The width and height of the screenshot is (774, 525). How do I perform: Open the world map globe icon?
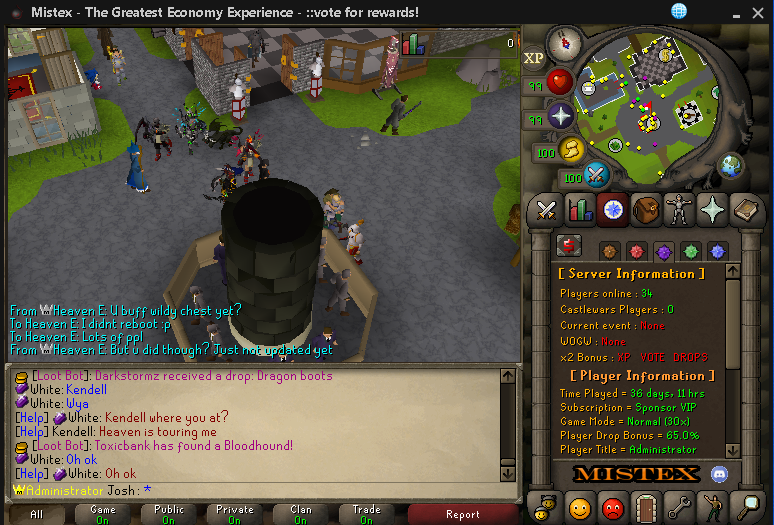(x=729, y=165)
